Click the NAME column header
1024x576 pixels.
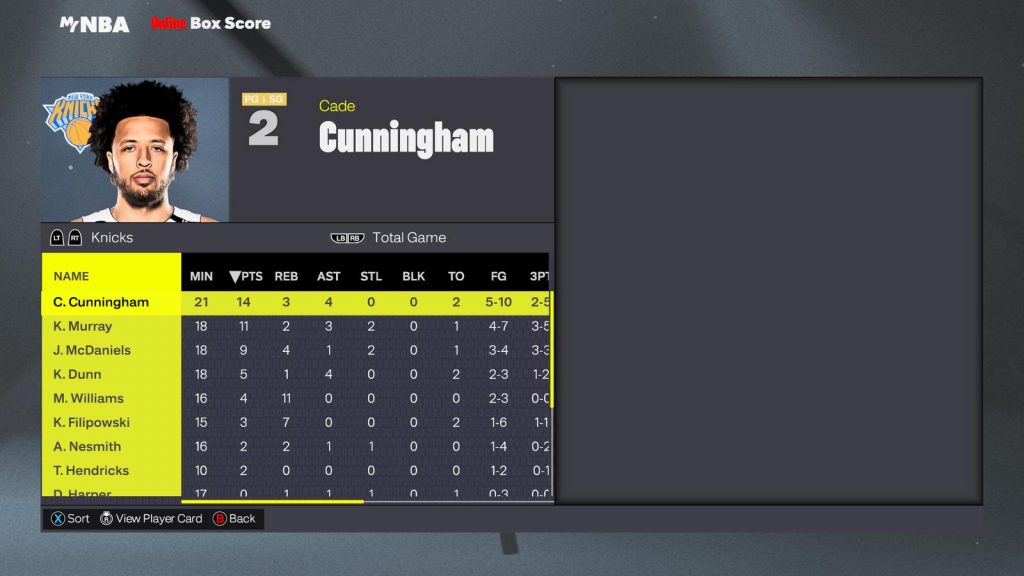pos(71,276)
